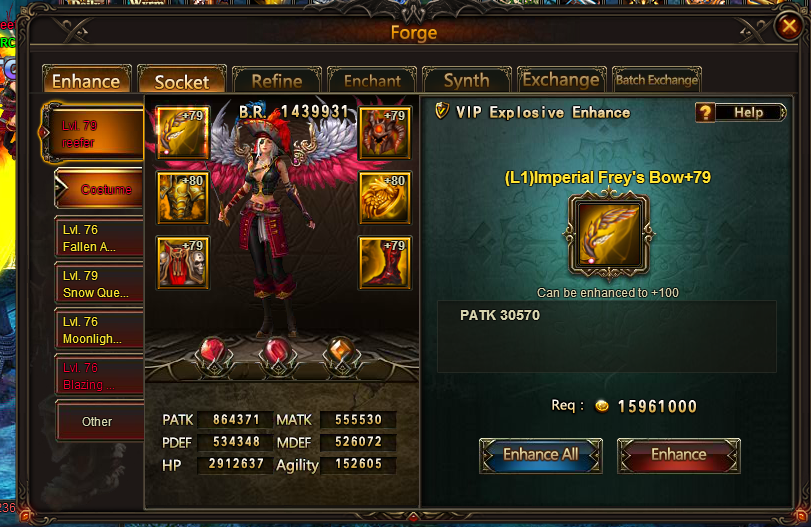Show the Exchange tab
The height and width of the screenshot is (527, 811).
(x=560, y=80)
